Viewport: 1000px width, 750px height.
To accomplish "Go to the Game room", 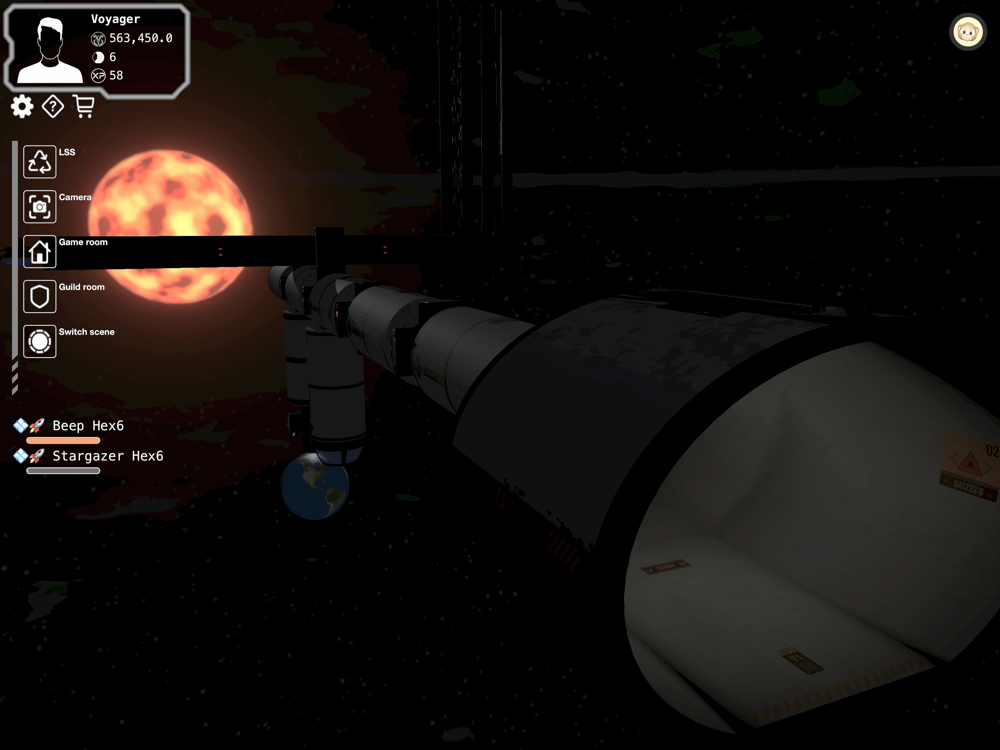I will pos(40,252).
